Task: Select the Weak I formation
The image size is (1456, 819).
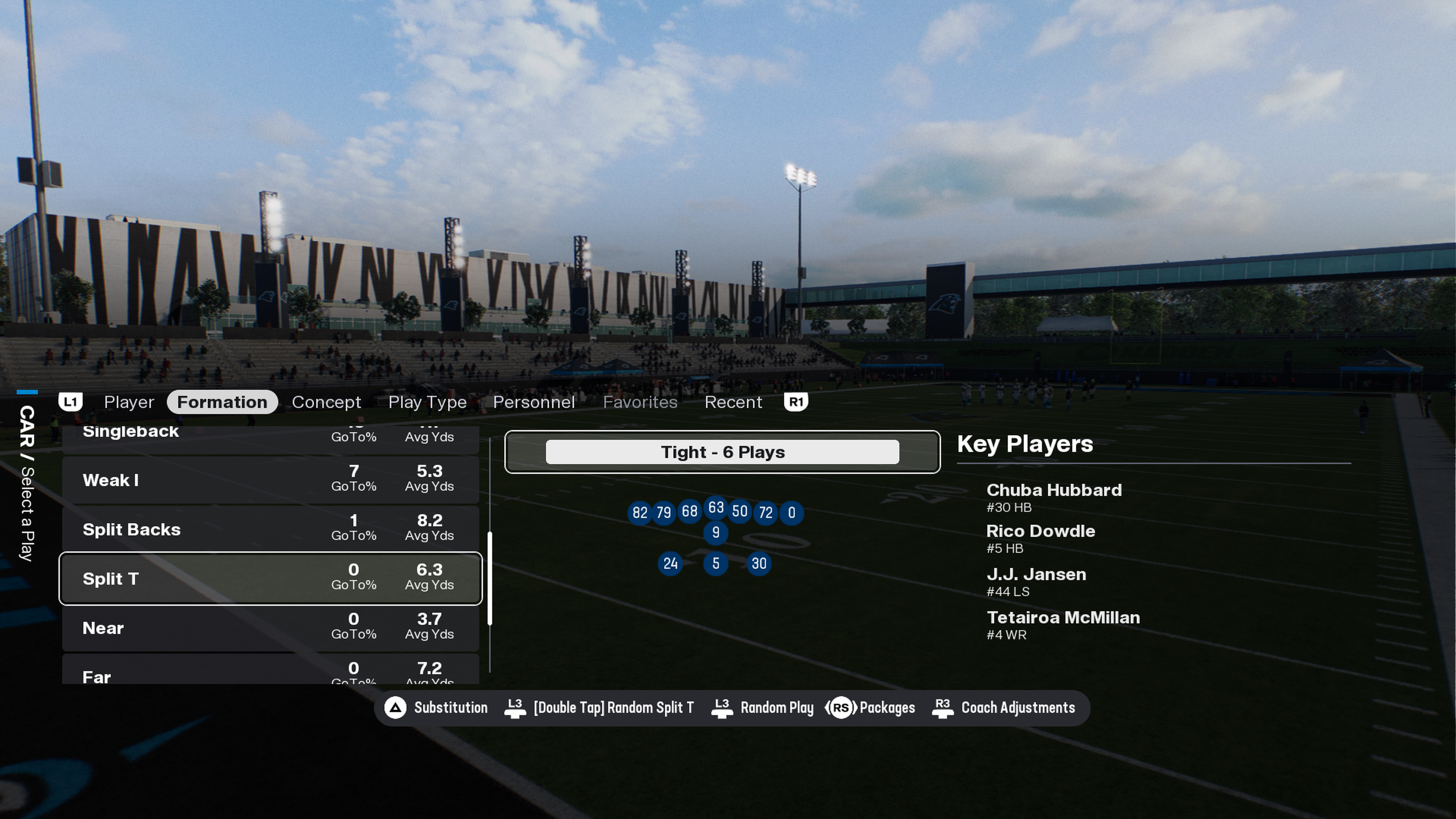Action: pyautogui.click(x=270, y=480)
